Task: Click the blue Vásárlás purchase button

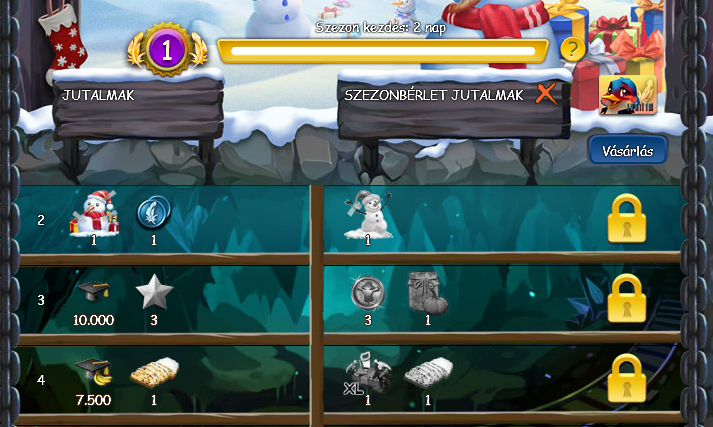Action: coord(627,151)
